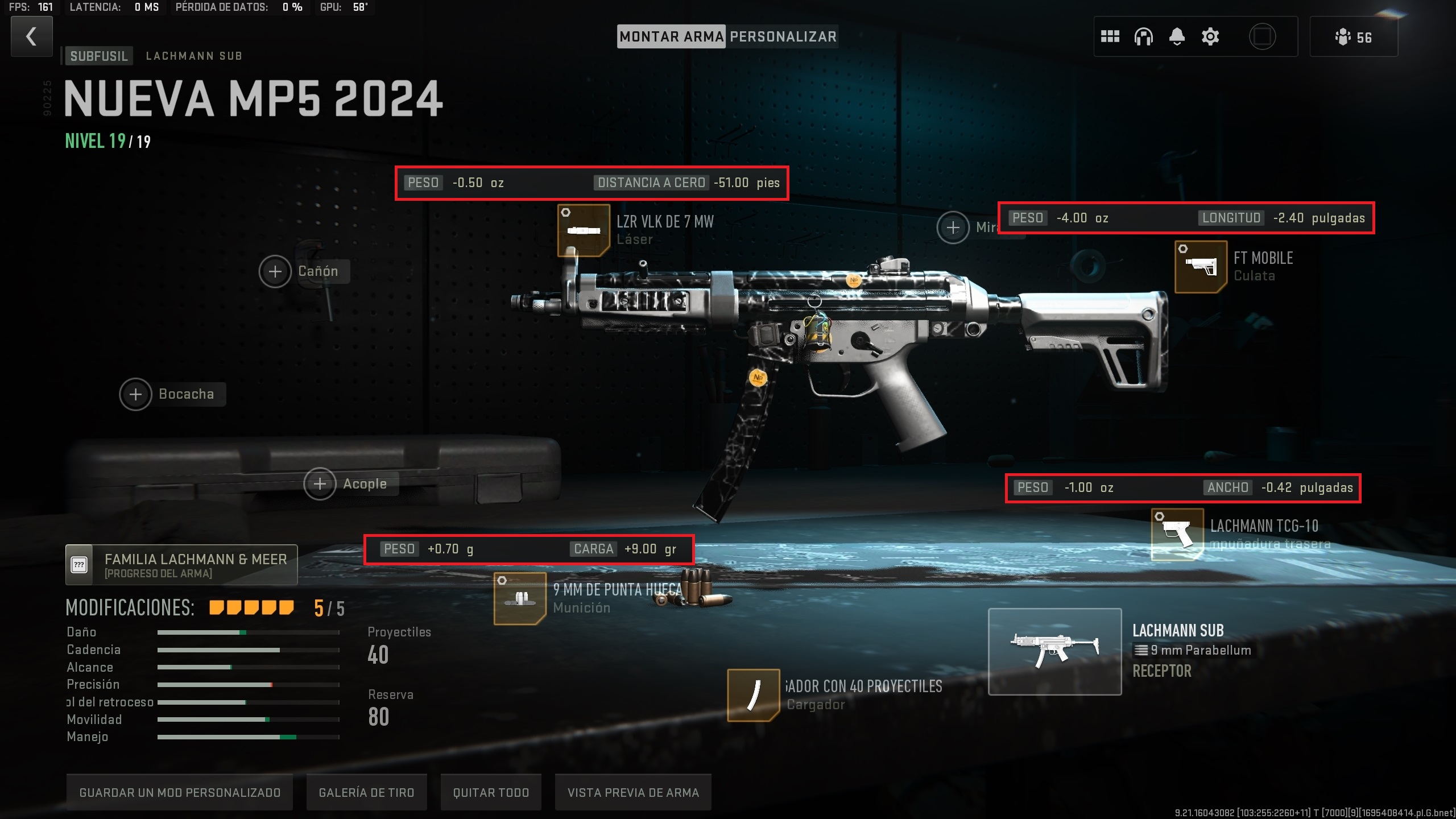This screenshot has width=1456, height=819.
Task: Expand the Acople attachment slot
Action: click(321, 483)
